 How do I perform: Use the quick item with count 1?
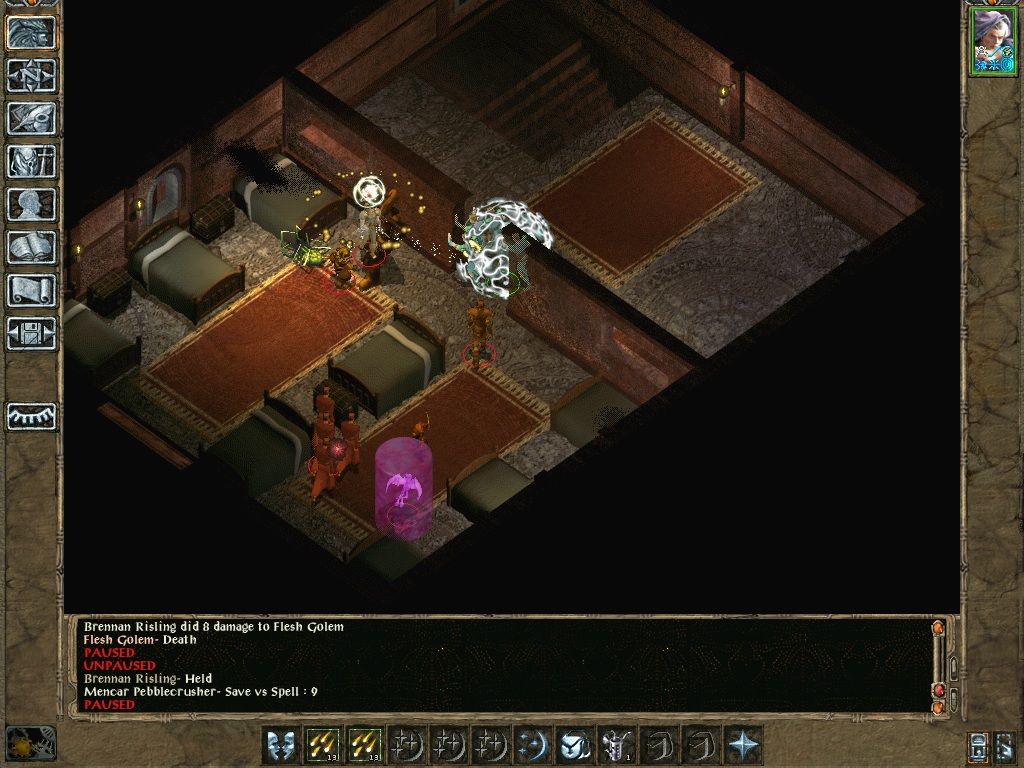pos(615,745)
